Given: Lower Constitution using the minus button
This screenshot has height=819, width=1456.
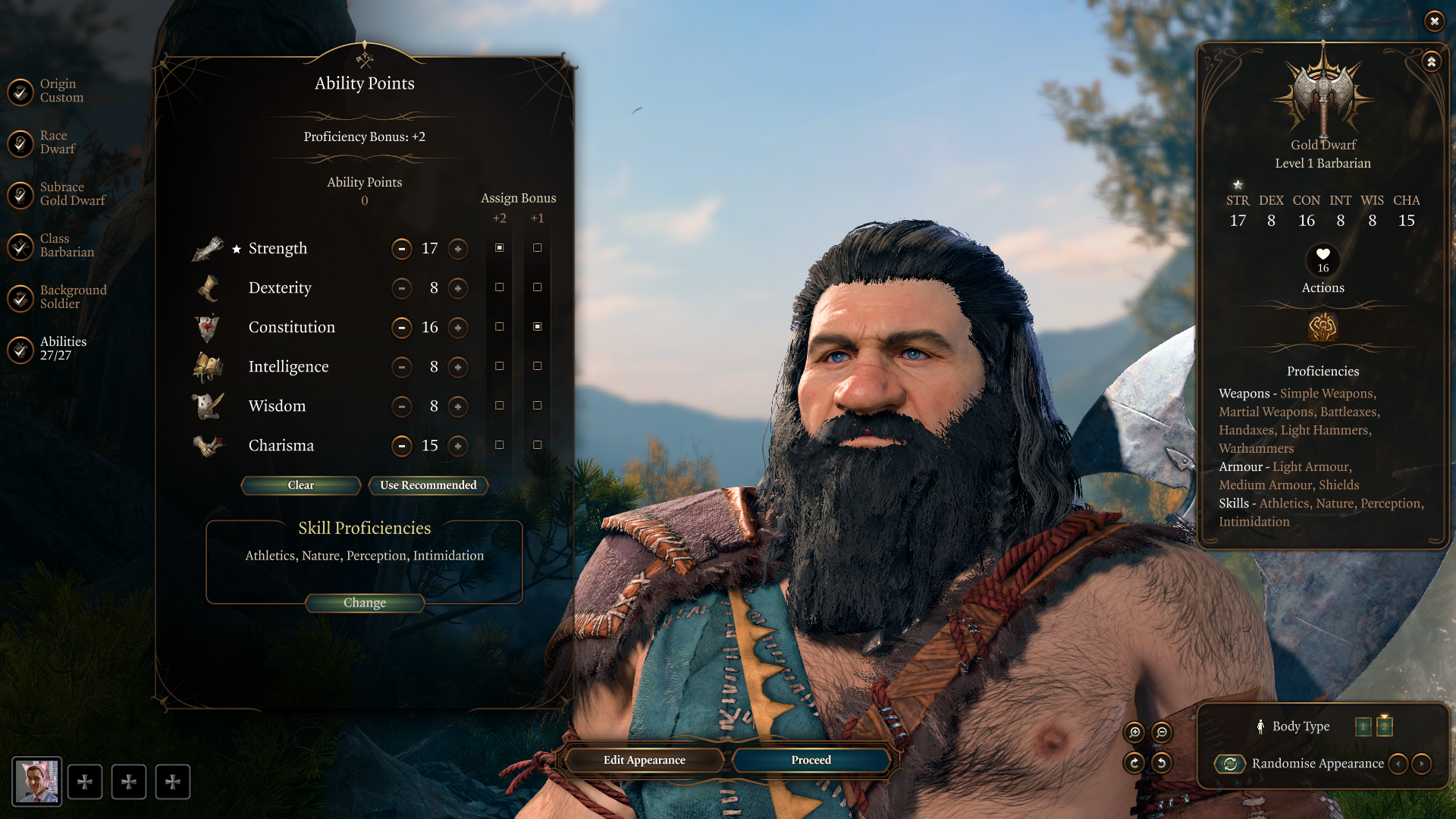Looking at the screenshot, I should coord(402,328).
